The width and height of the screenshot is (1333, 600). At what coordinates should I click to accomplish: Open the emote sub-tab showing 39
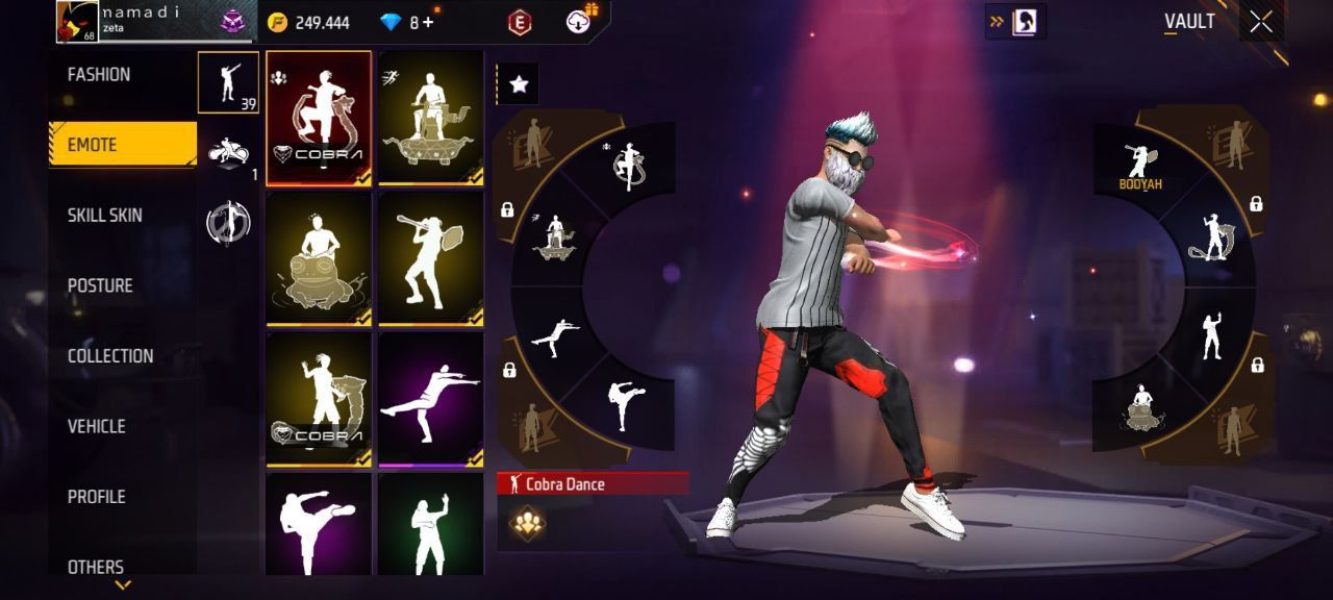[x=228, y=82]
